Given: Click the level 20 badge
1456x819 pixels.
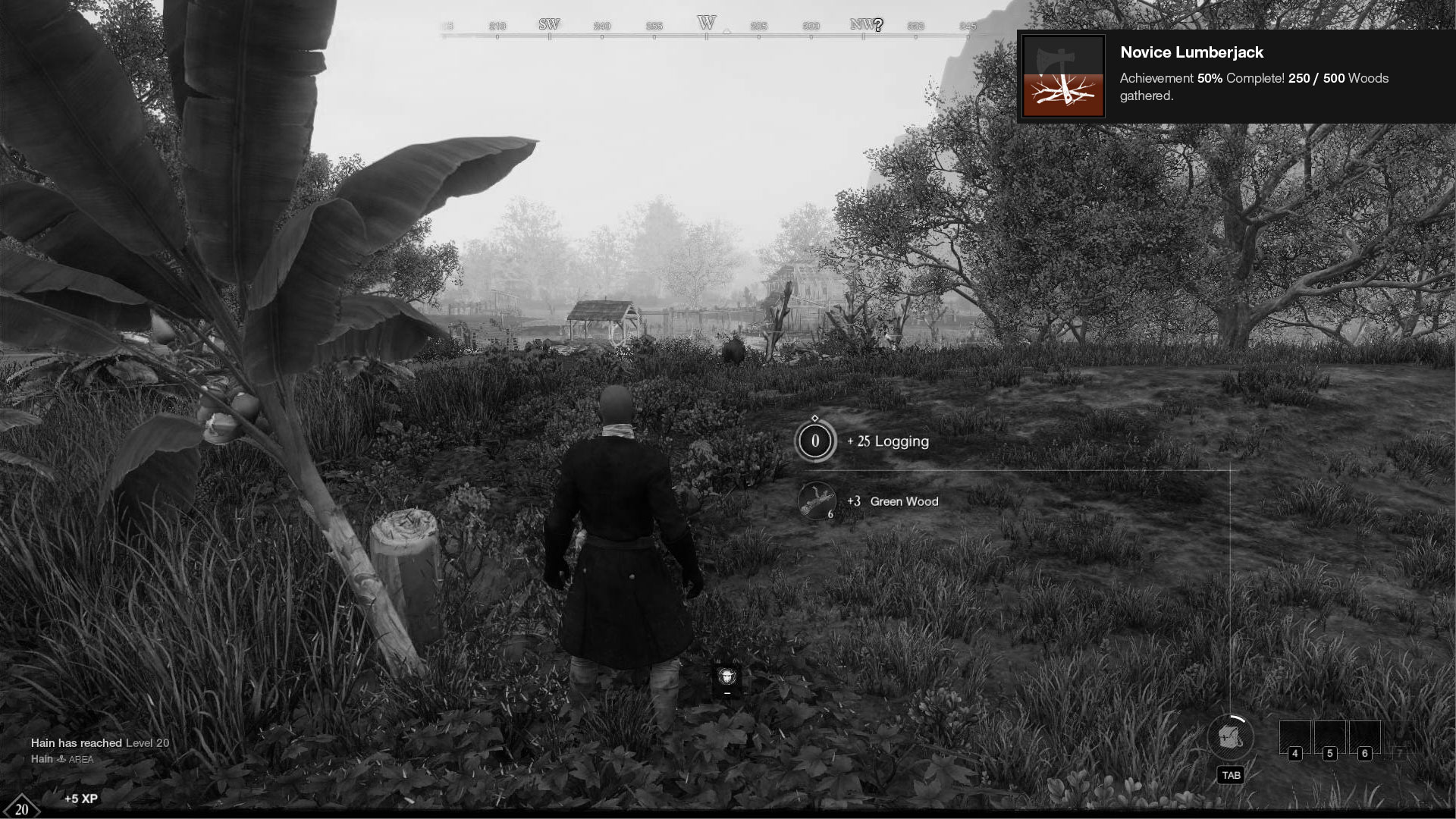Looking at the screenshot, I should 21,808.
